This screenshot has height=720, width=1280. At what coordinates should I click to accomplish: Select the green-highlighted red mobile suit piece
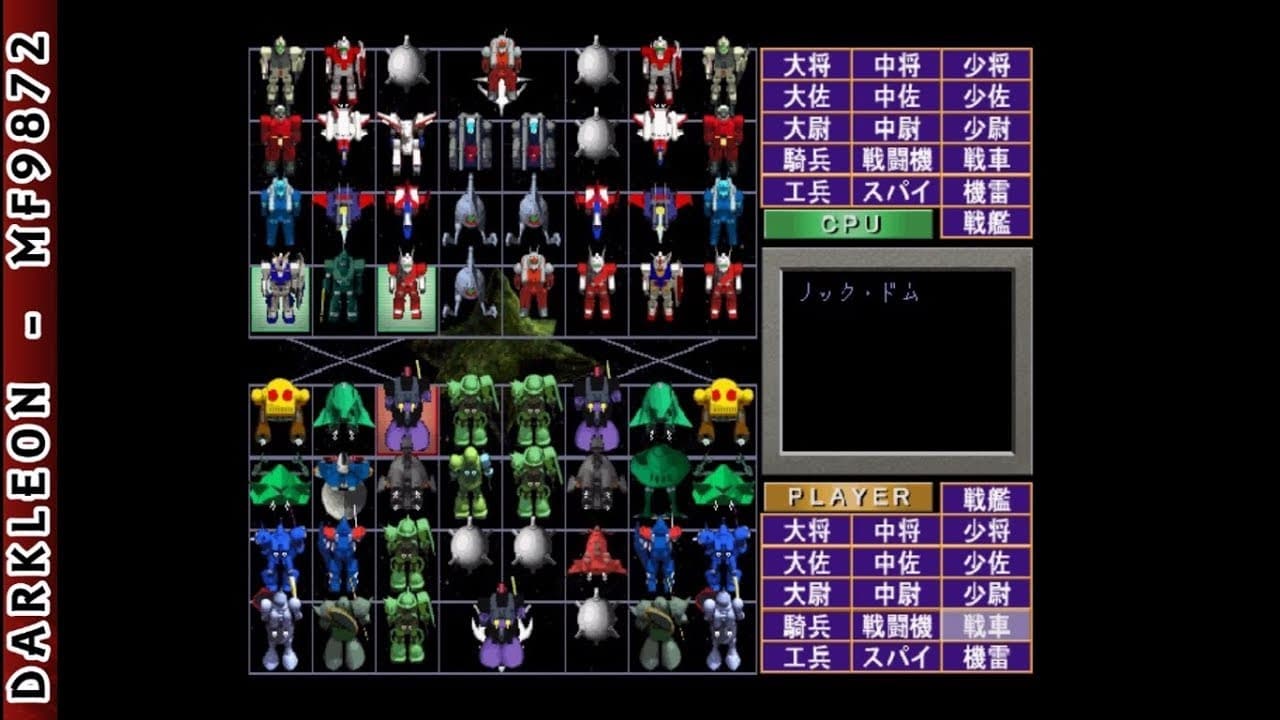tap(409, 293)
